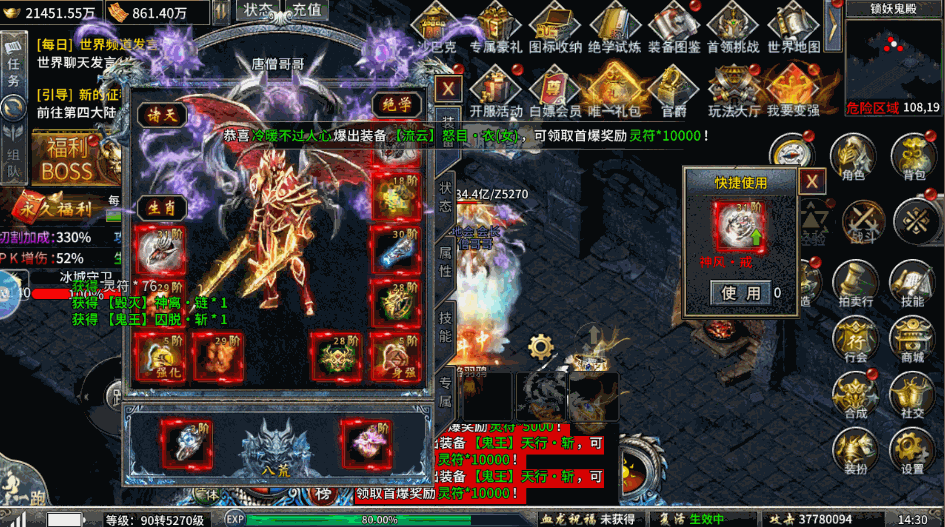This screenshot has width=945, height=527.
Task: Select the 生肖 zodiac button
Action: pyautogui.click(x=161, y=206)
